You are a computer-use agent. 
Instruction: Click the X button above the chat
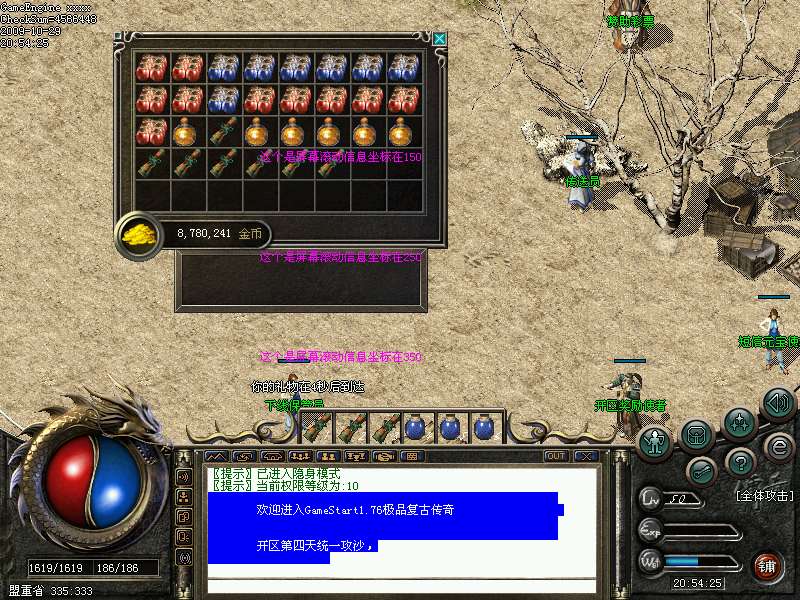tap(585, 456)
